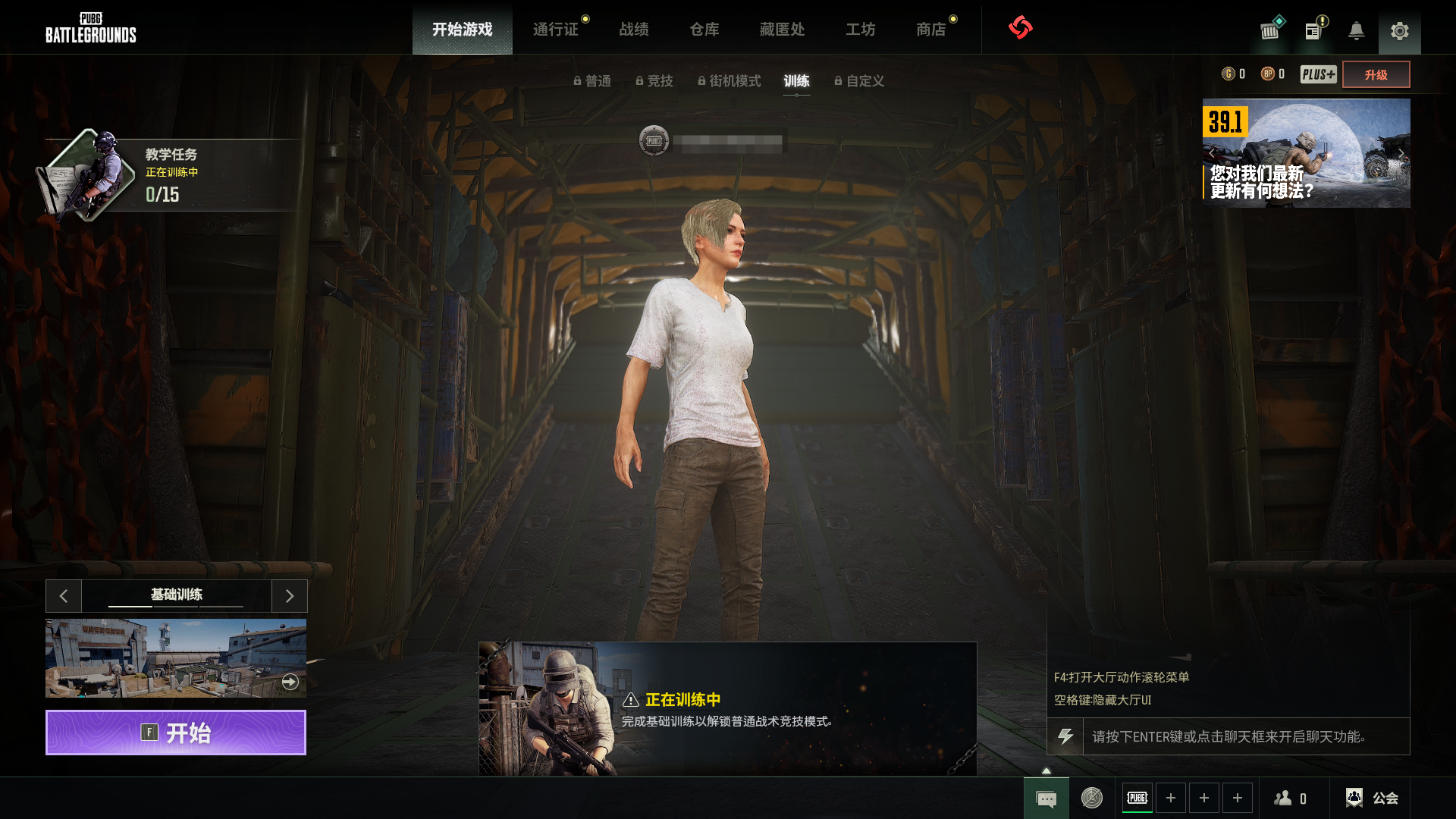
Task: Open the 工坊 workshop menu
Action: [x=861, y=30]
